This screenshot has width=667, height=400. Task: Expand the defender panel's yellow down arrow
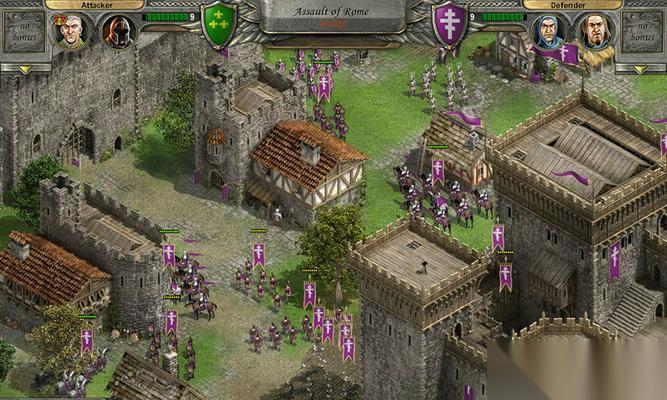(641, 69)
